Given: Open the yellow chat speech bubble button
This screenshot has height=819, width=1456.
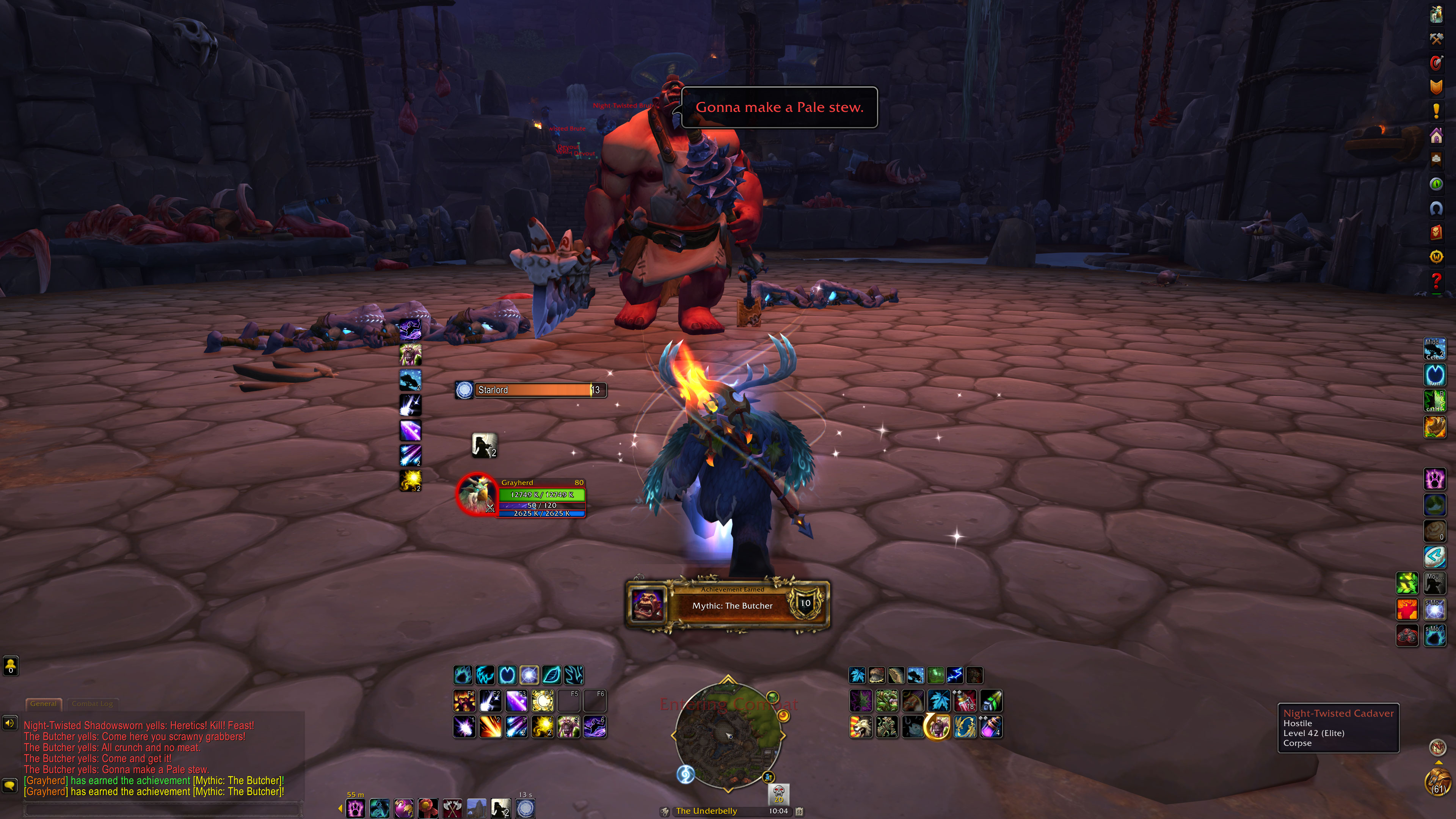Looking at the screenshot, I should click(x=9, y=785).
